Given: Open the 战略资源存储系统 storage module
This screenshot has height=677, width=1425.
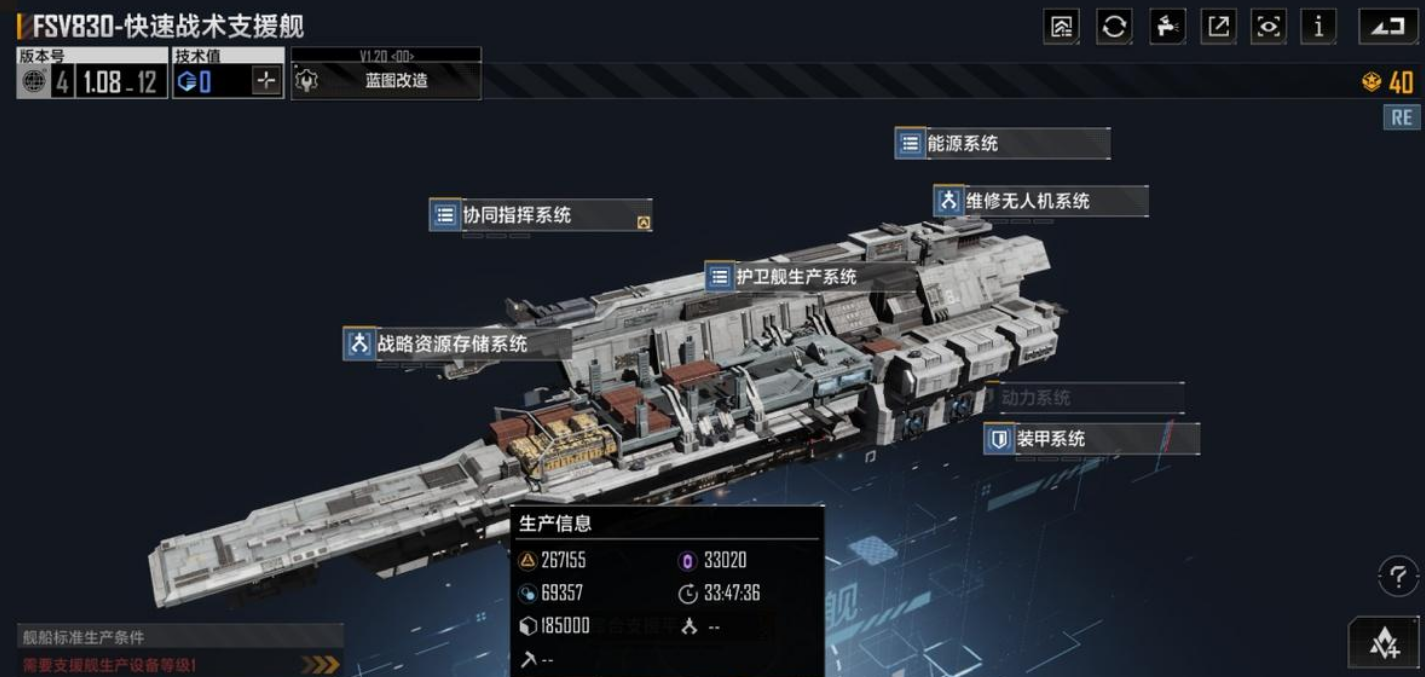Looking at the screenshot, I should [457, 344].
